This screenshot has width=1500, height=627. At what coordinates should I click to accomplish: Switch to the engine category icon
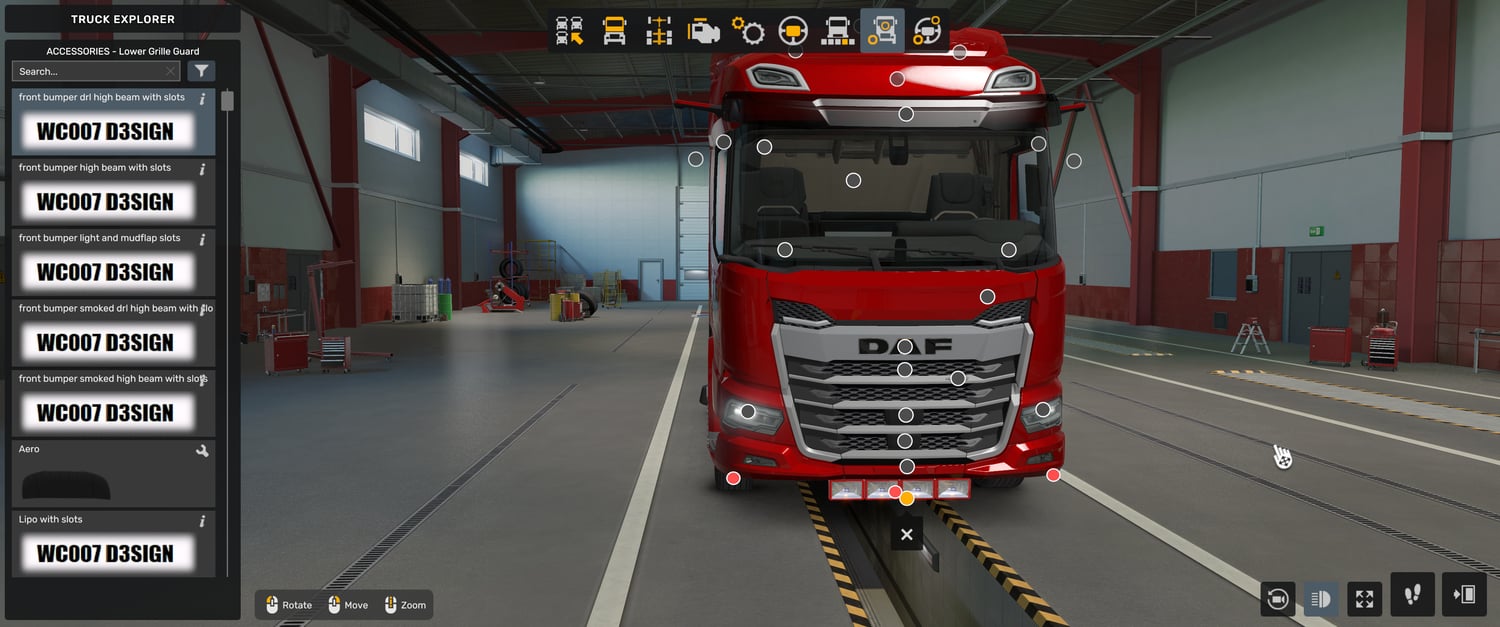click(703, 31)
